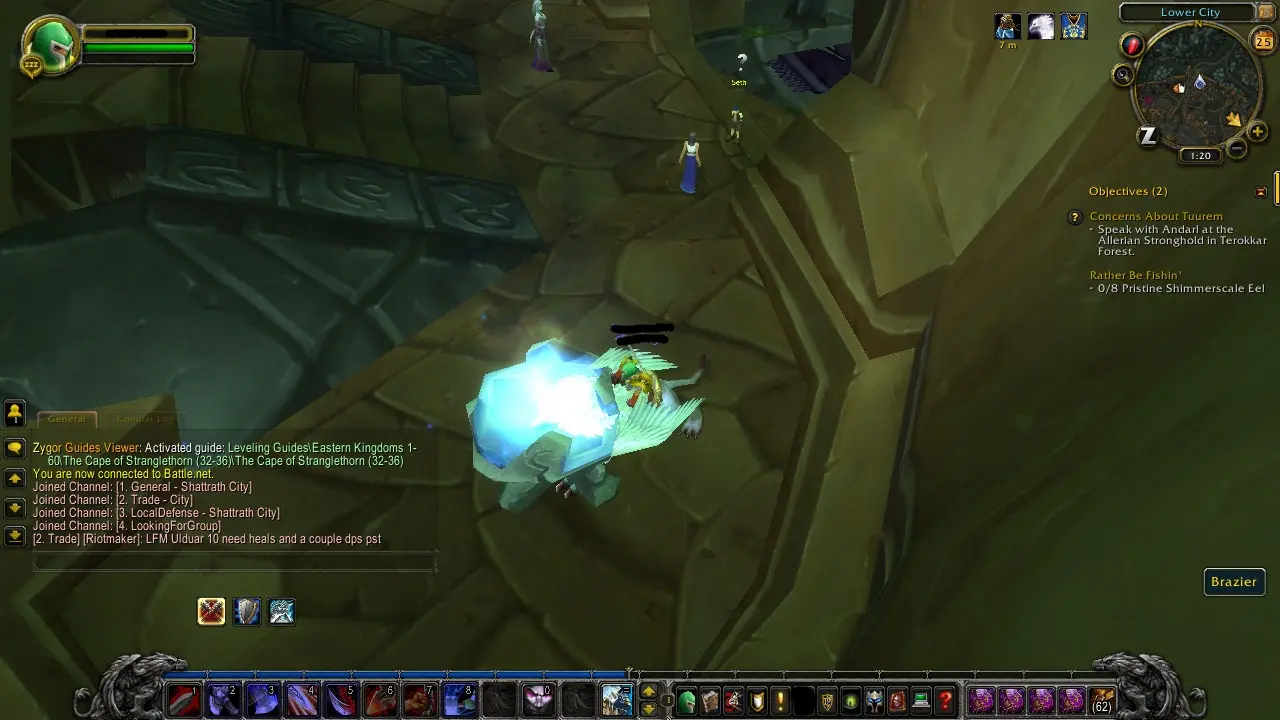
Task: Zoom out the minimap with the minus button
Action: tap(1237, 150)
